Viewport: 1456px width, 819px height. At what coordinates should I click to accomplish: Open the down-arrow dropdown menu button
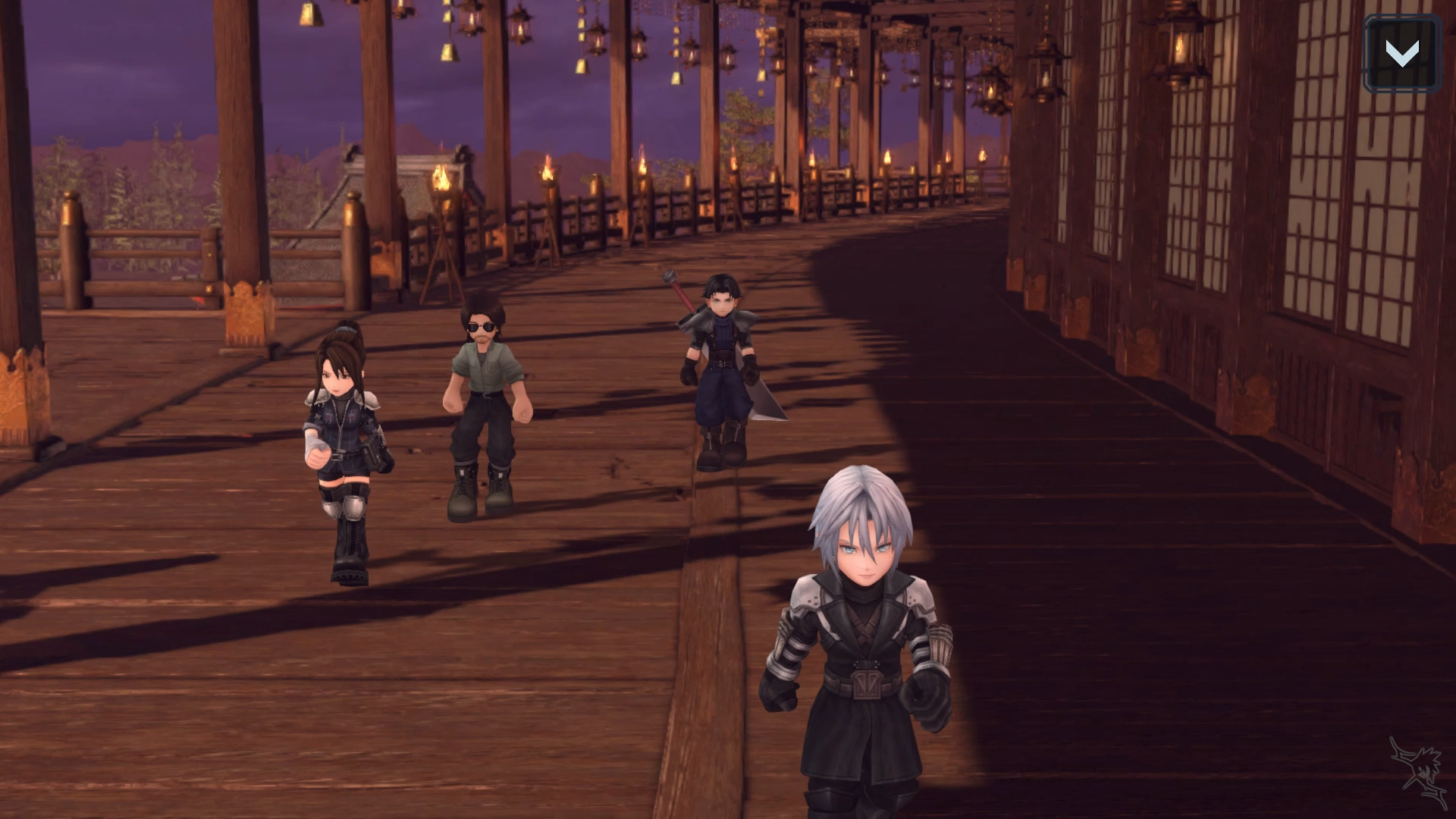tap(1401, 53)
